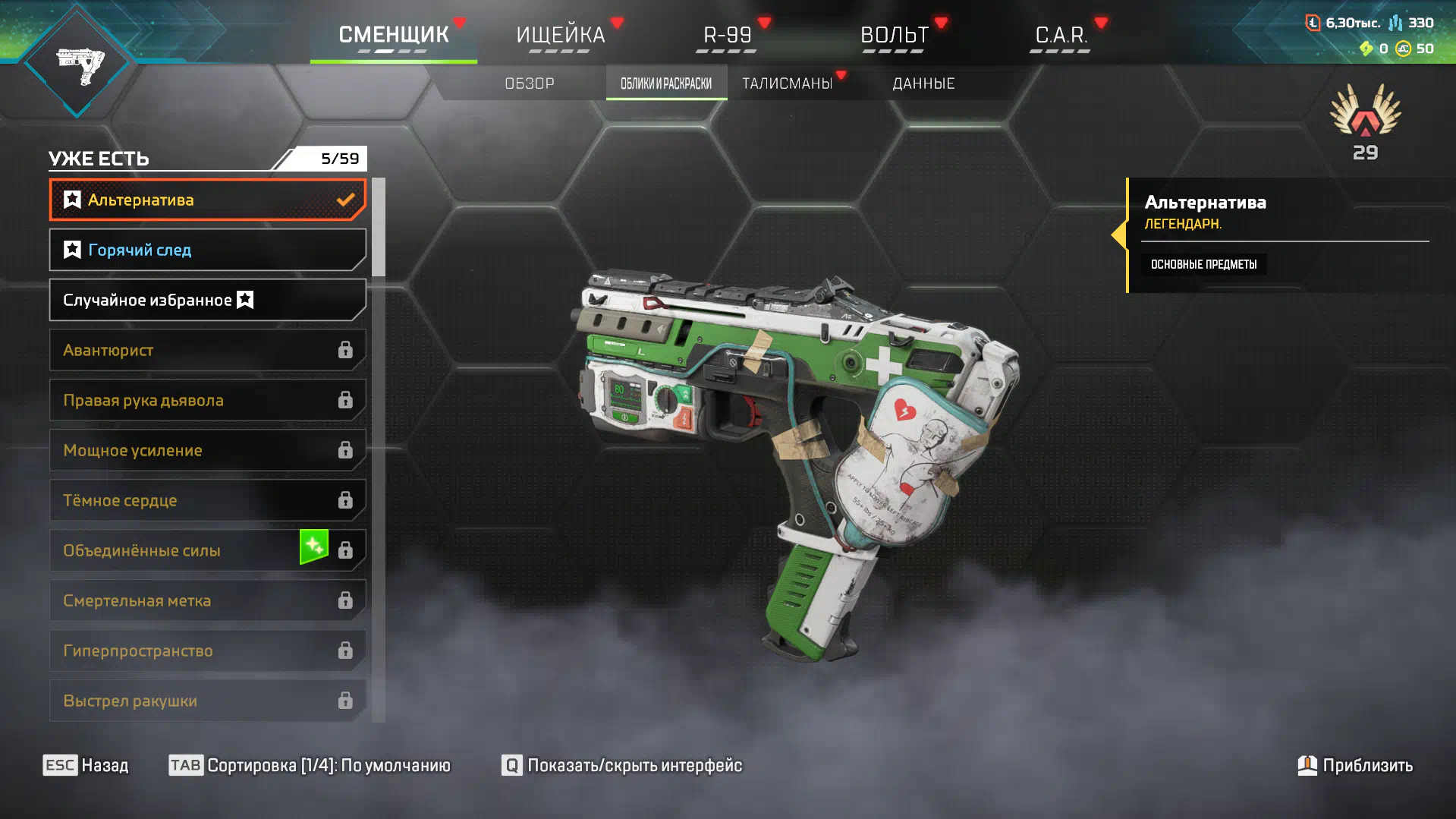
Task: Preview the locked Авантюрист skin
Action: click(x=207, y=350)
